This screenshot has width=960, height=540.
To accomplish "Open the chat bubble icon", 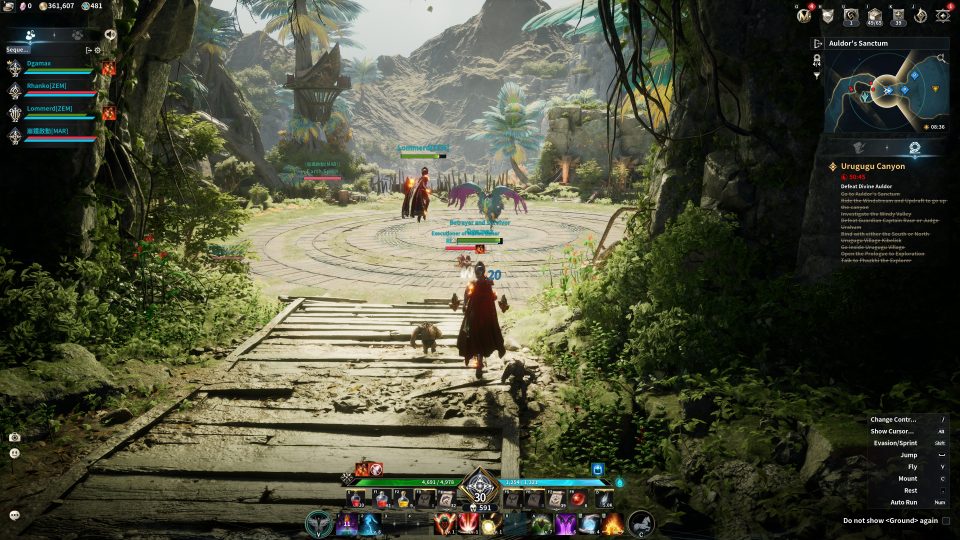I will pyautogui.click(x=15, y=515).
